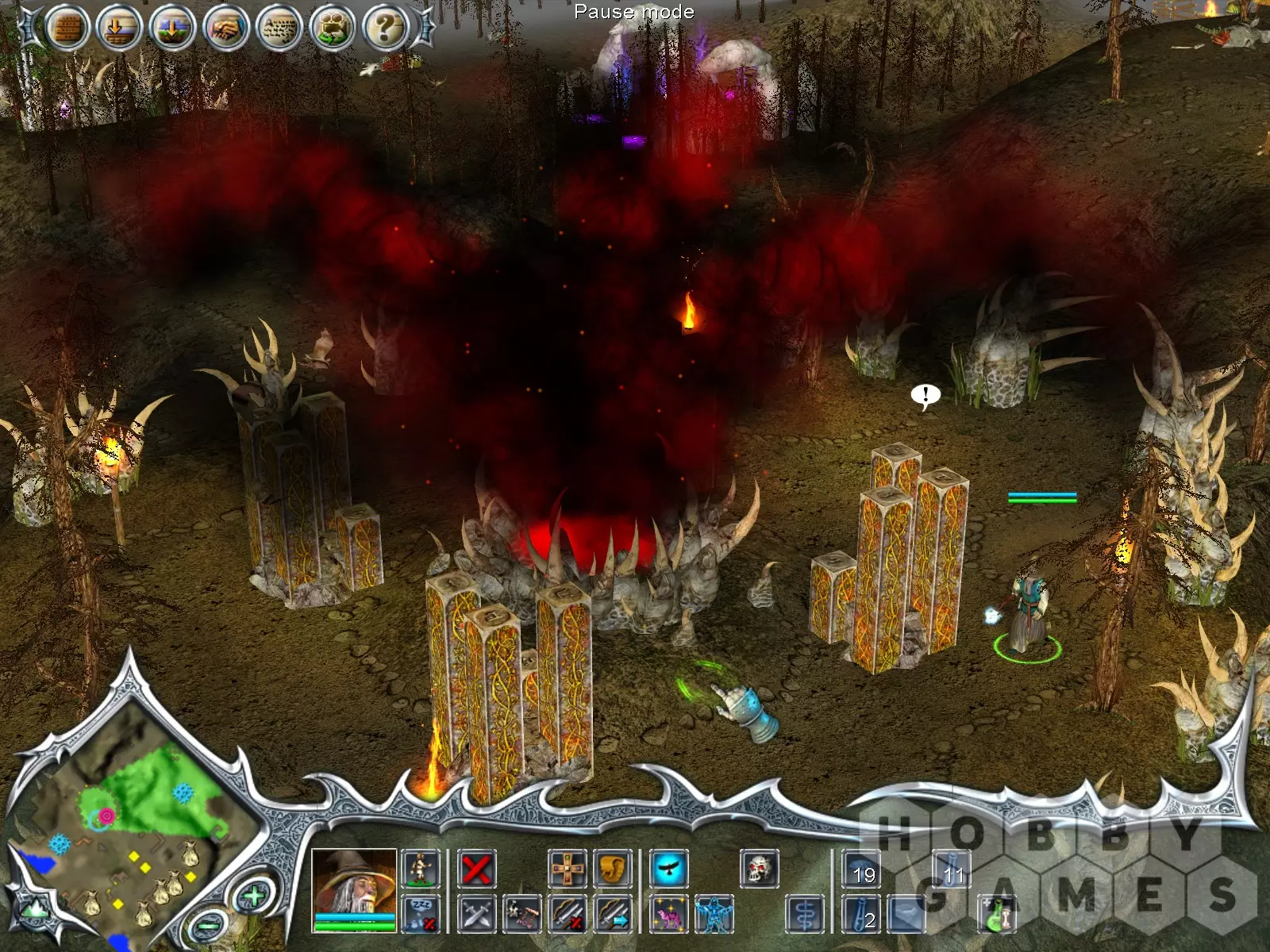The image size is (1270, 952).
Task: Use the mushroom item with count 19
Action: 862,869
